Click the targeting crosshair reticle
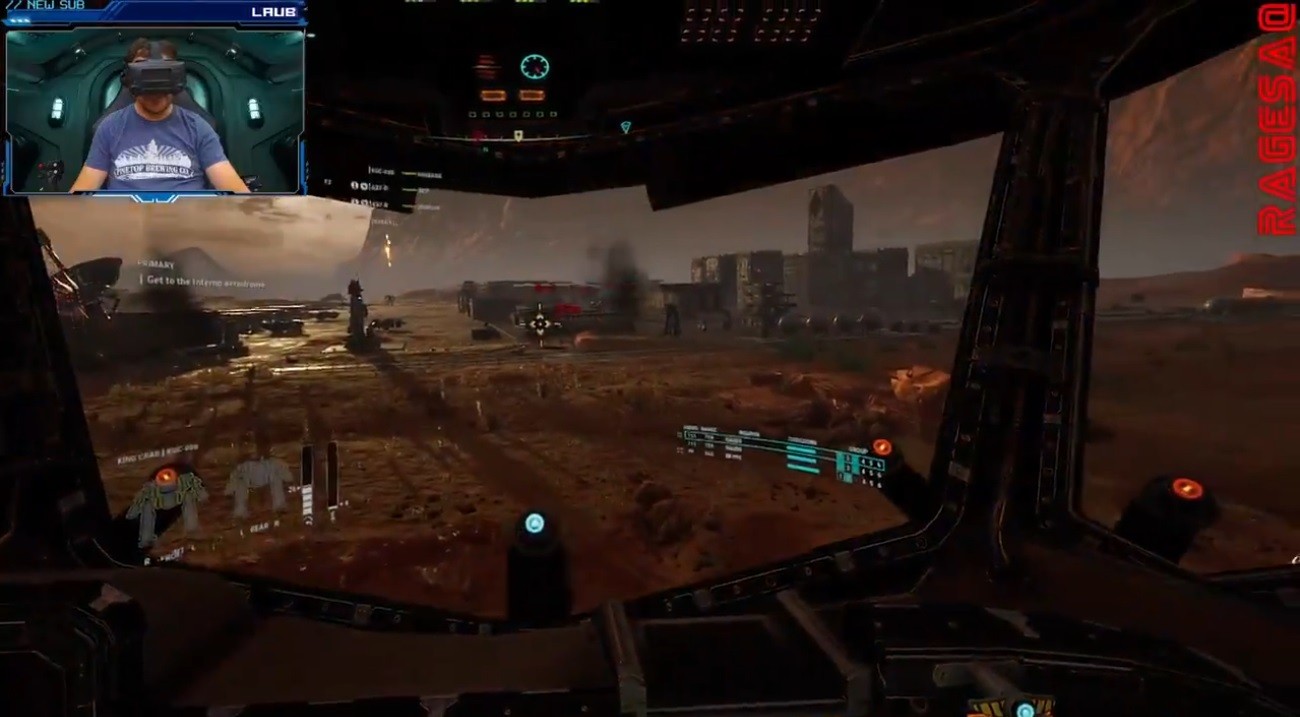 [x=539, y=322]
